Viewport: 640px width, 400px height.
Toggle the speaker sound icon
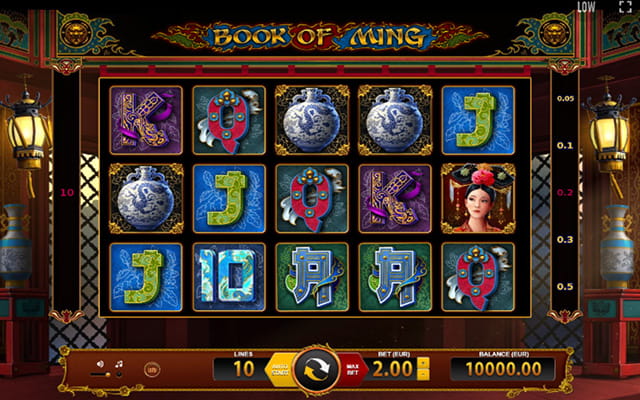coord(100,365)
